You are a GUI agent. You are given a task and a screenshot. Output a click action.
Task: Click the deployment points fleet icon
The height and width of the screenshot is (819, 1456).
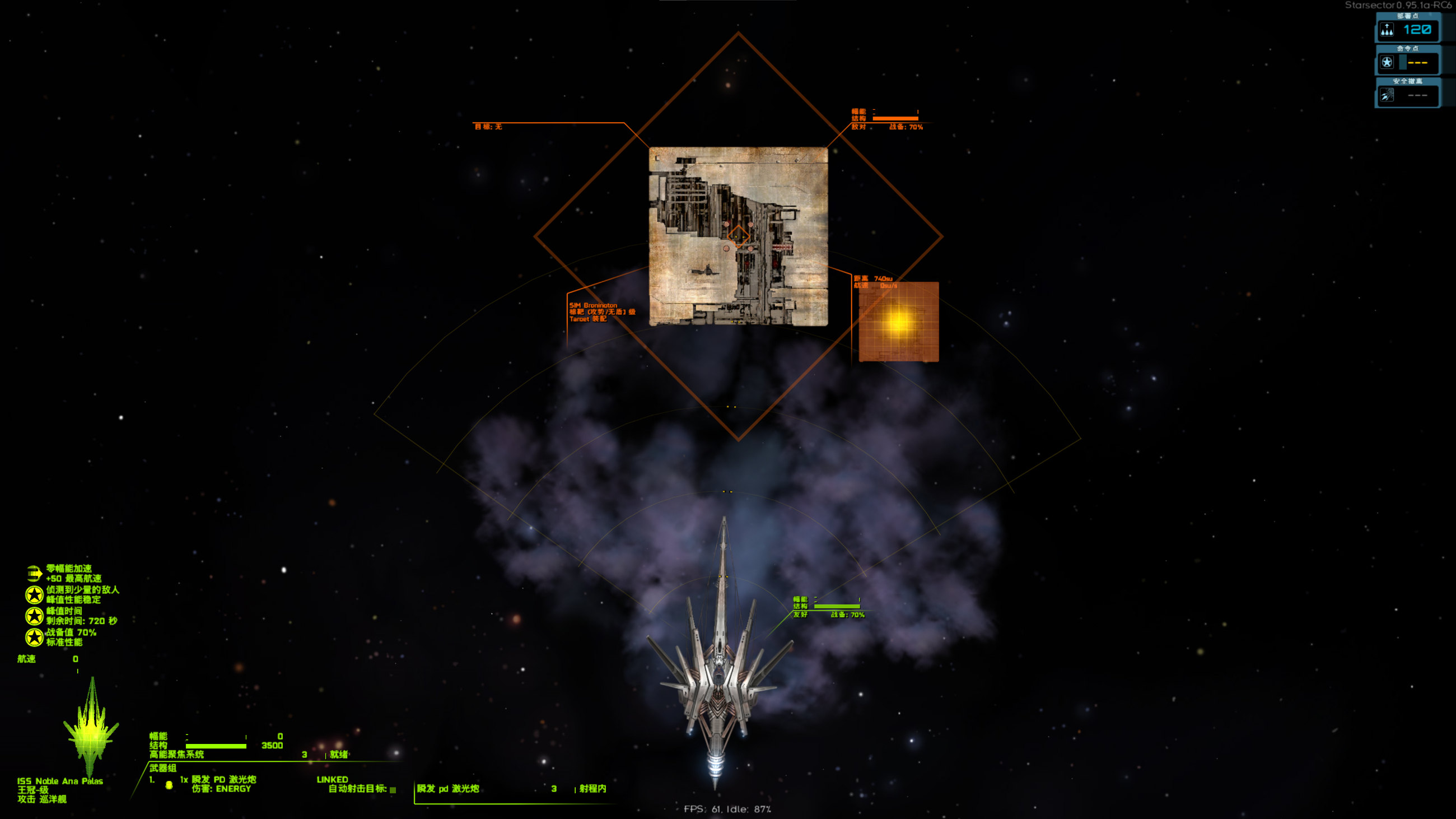coord(1387,30)
